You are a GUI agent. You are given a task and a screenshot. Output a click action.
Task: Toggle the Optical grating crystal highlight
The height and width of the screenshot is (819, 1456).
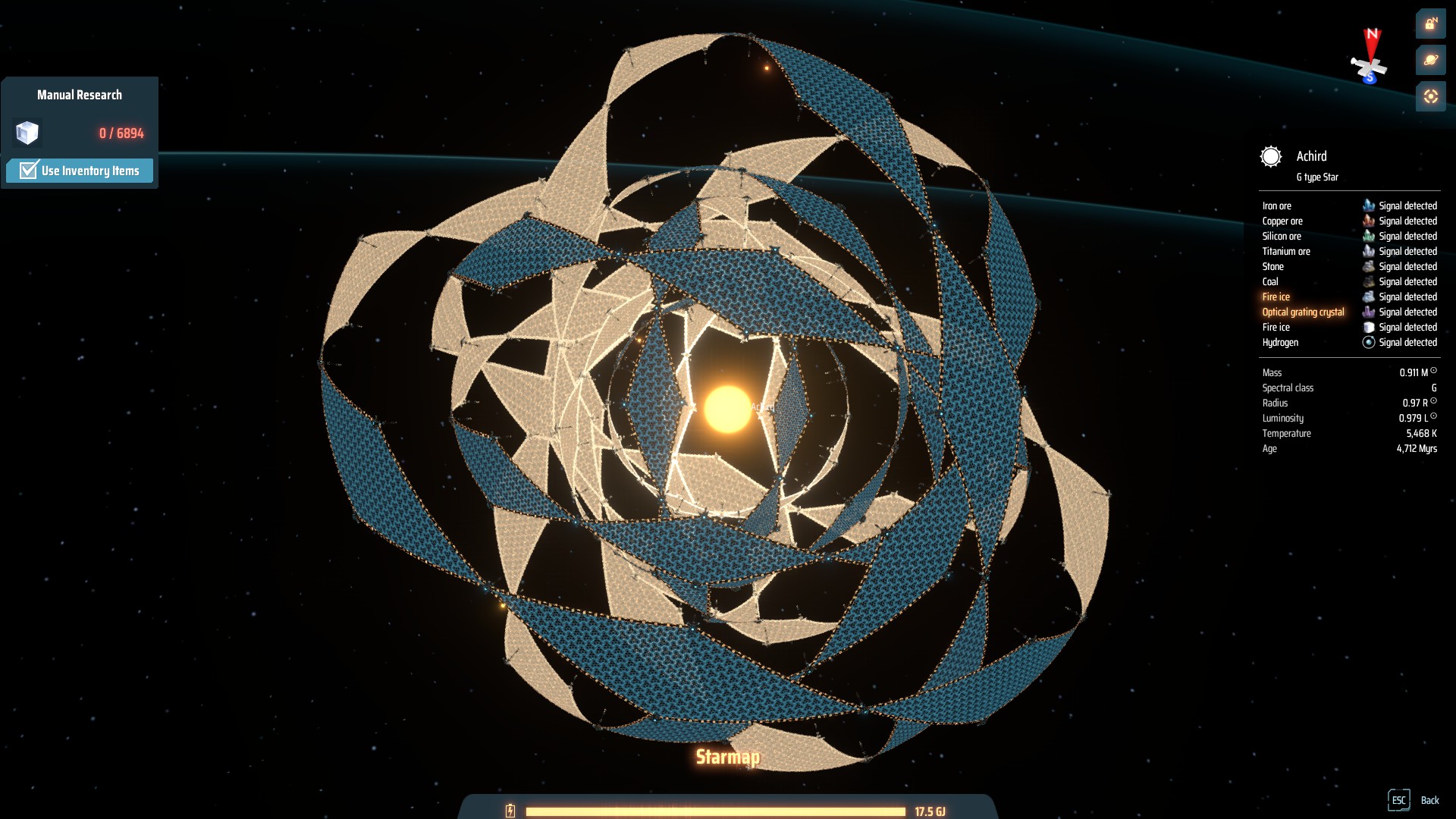[1303, 312]
